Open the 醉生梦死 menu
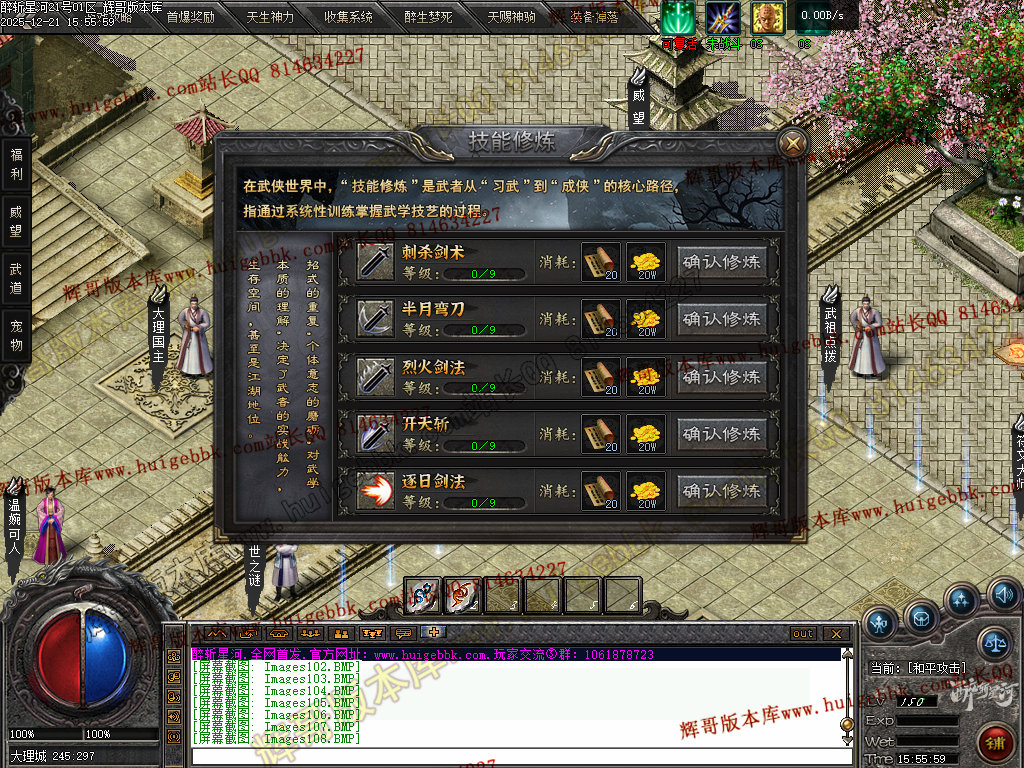Screen dimensions: 1024x768 [429, 17]
